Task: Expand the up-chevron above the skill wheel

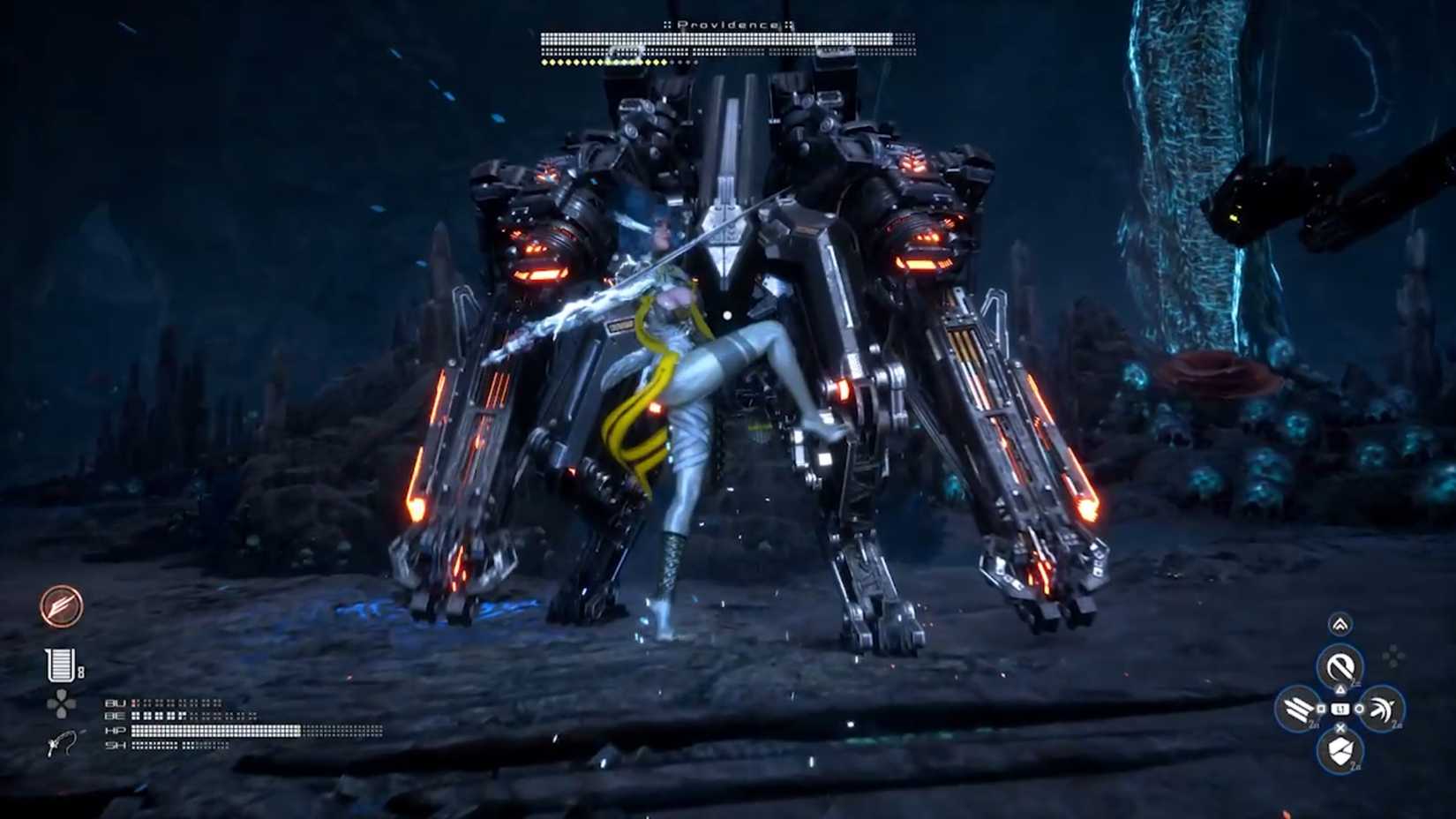Action: (1340, 624)
